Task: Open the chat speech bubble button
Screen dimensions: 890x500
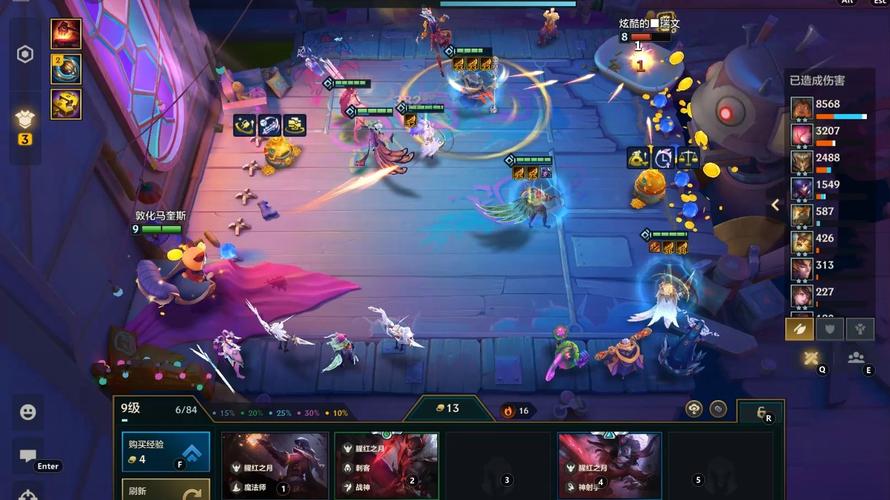Action: [x=28, y=456]
